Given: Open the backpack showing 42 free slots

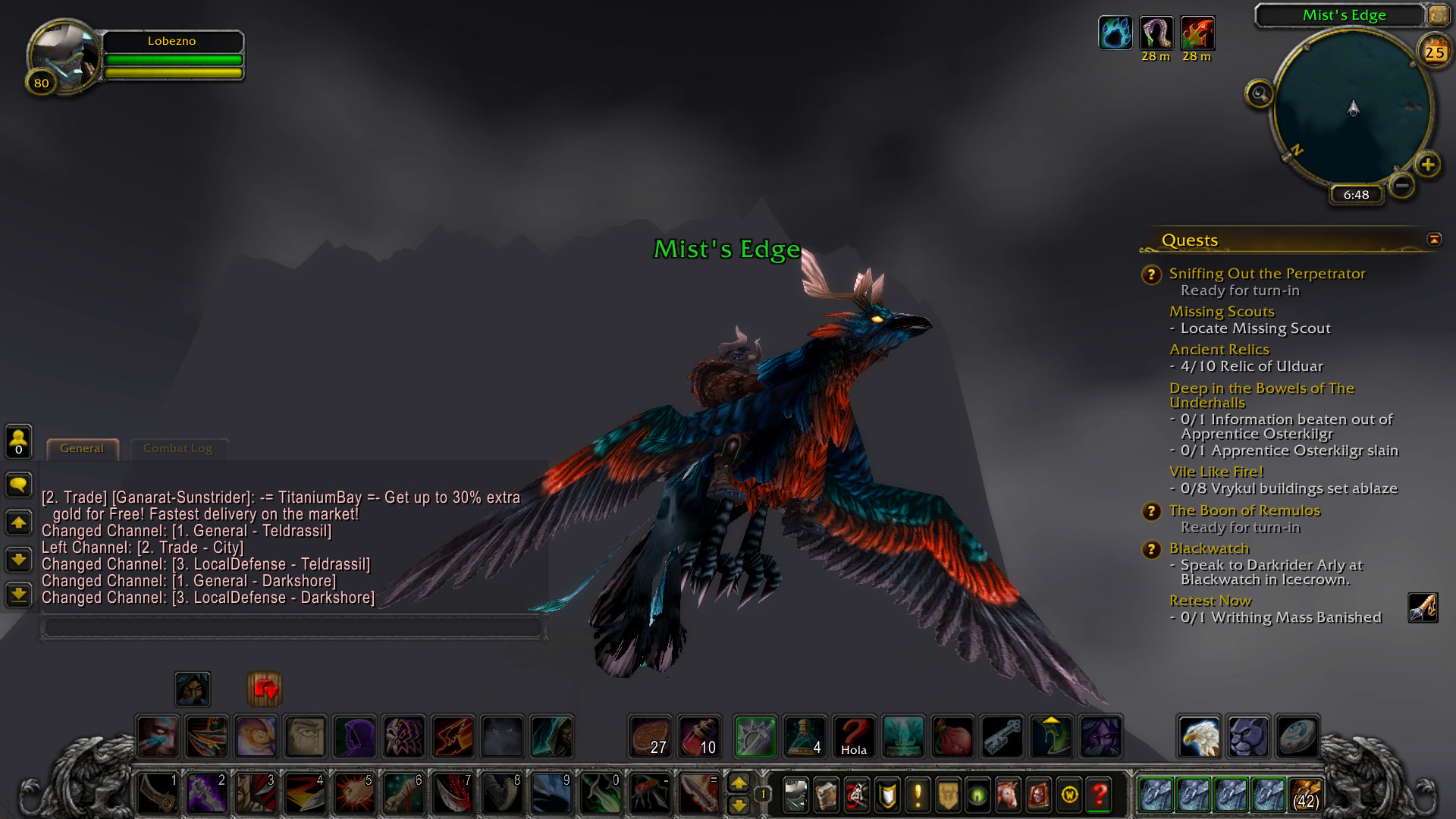Looking at the screenshot, I should point(1305,795).
